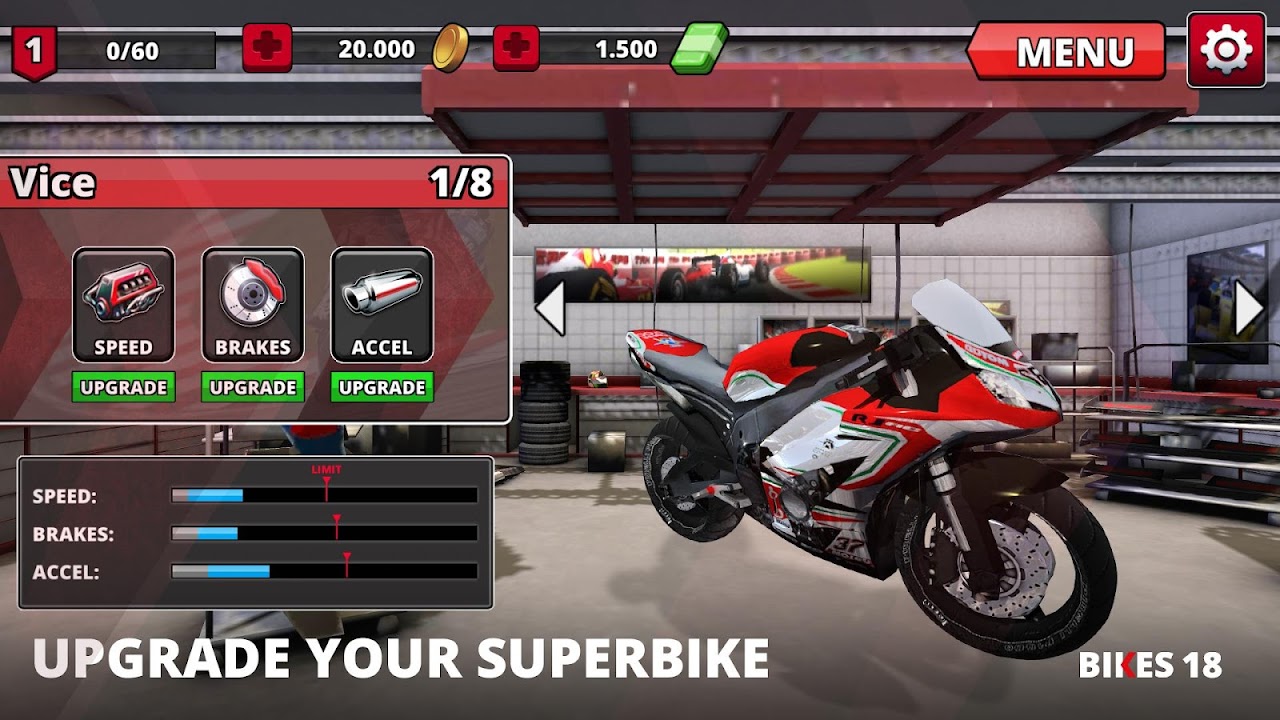Click the green UPGRADE button under SPEED
1280x720 pixels.
124,387
